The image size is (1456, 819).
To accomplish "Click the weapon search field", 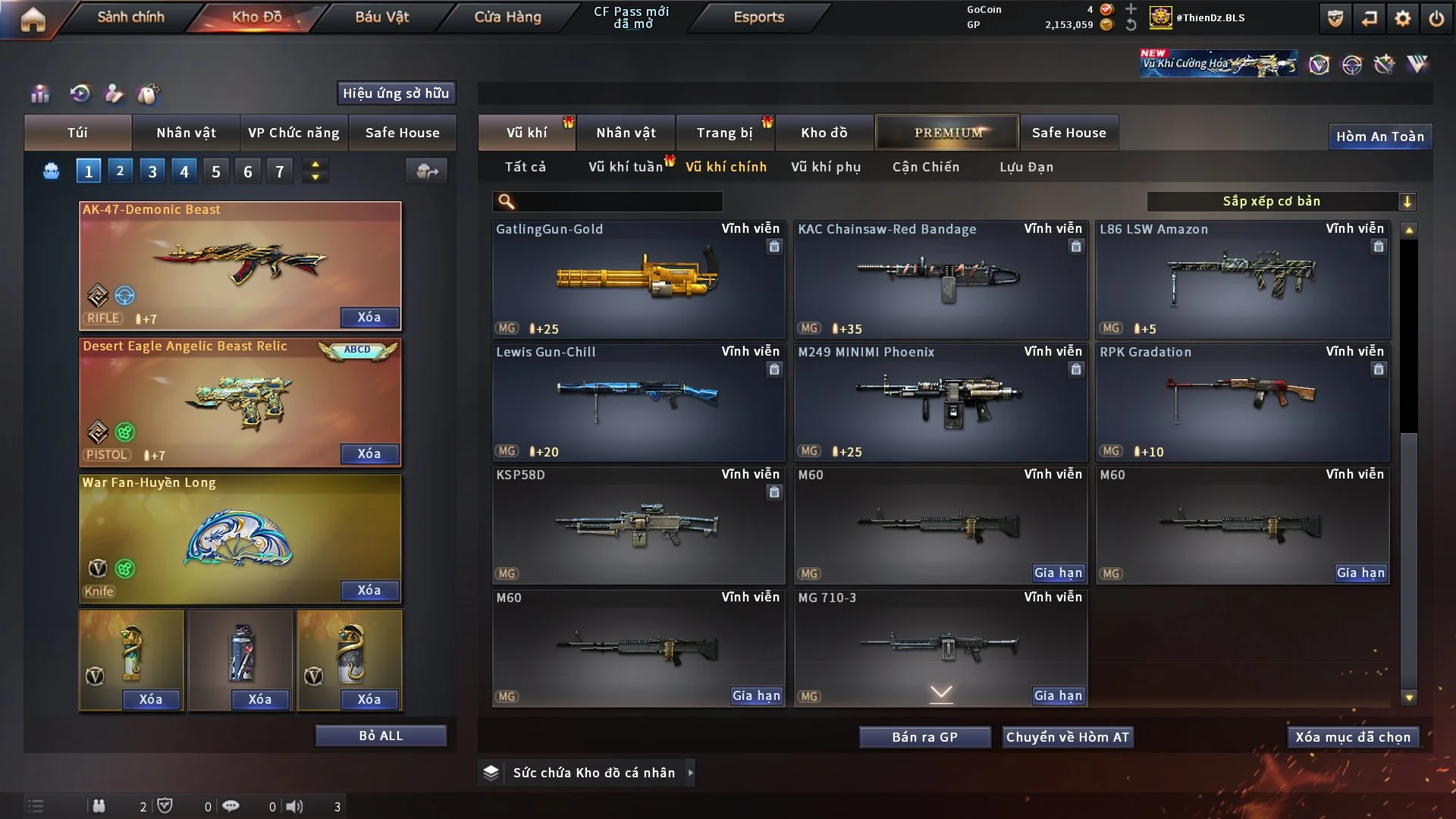I will pos(618,201).
